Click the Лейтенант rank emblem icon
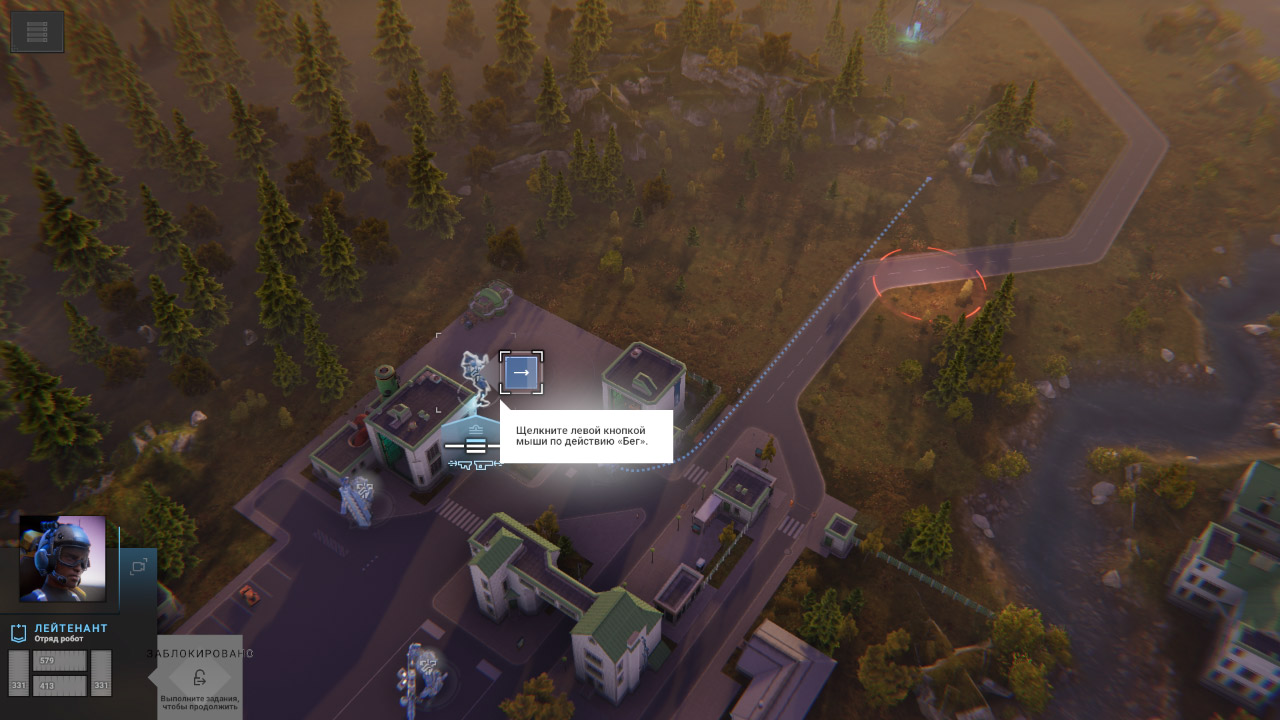The width and height of the screenshot is (1280, 720). pos(18,632)
